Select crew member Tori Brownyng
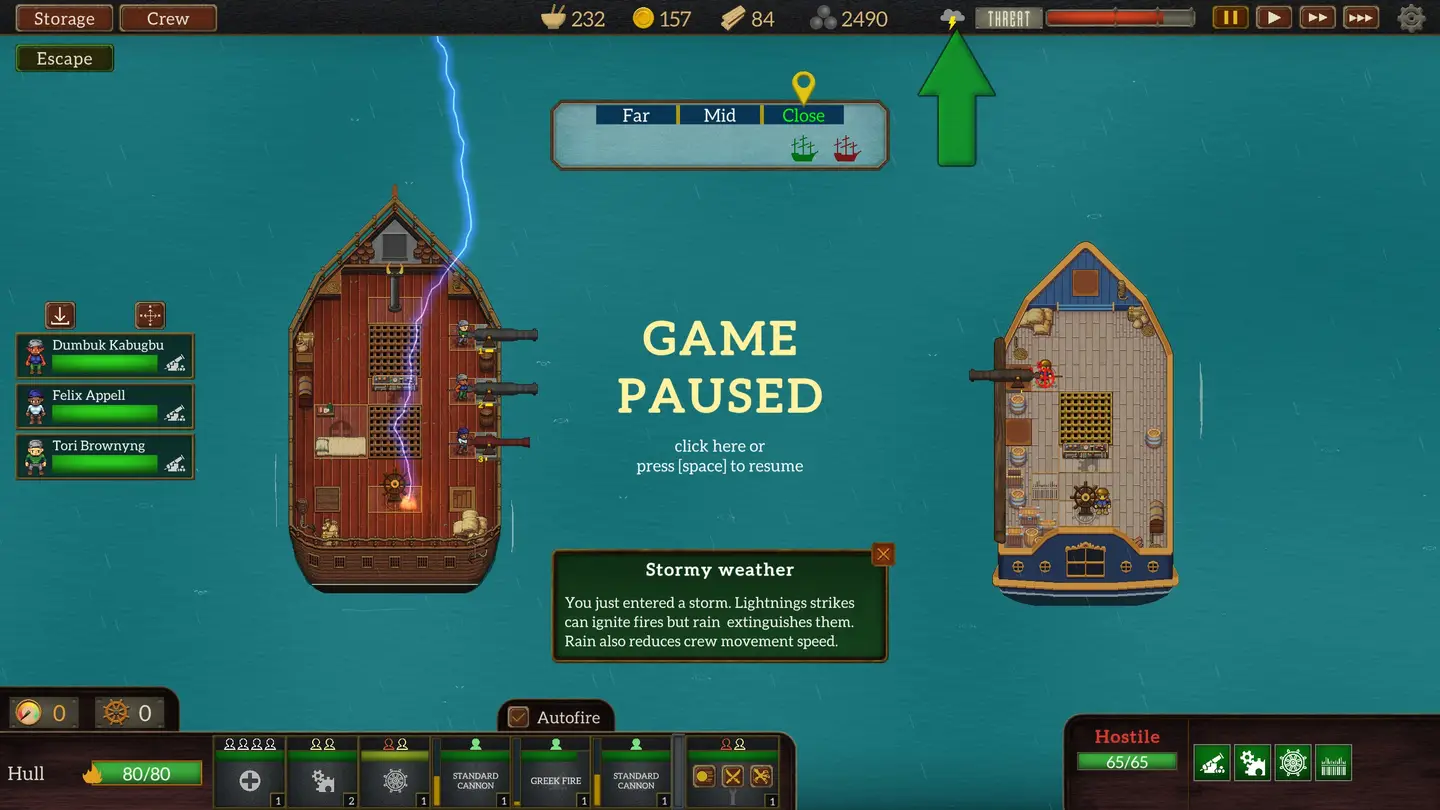Viewport: 1440px width, 810px height. pos(105,456)
